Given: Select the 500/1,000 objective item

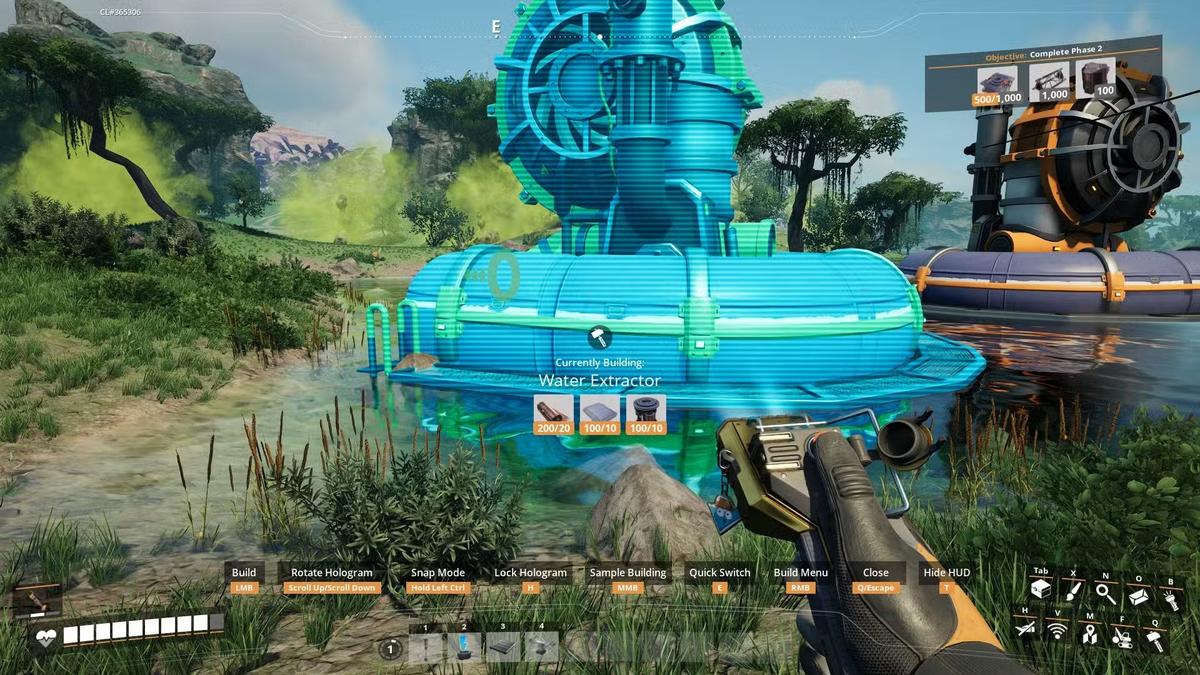Looking at the screenshot, I should tap(997, 84).
